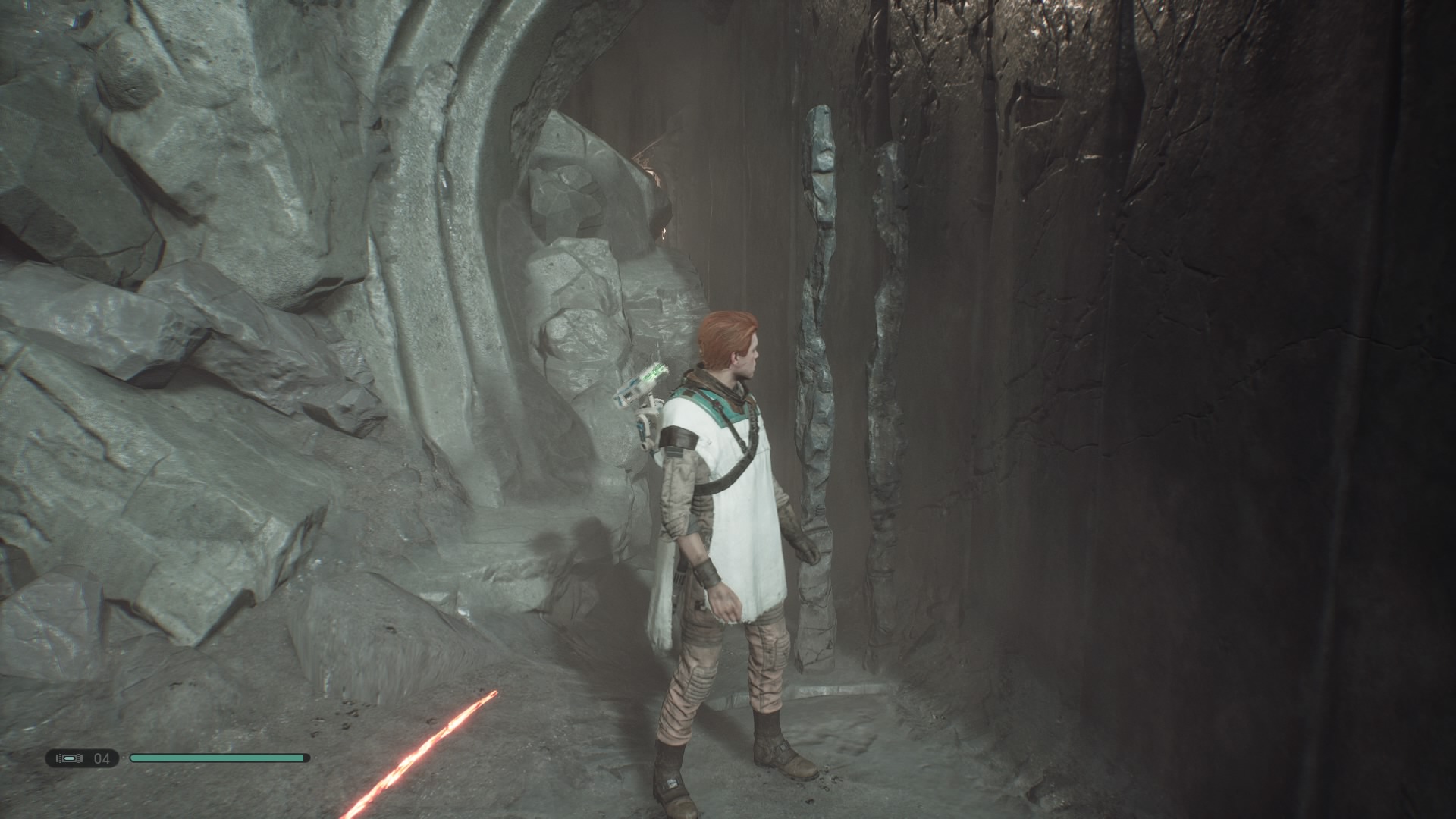Click the stim canister icon
The height and width of the screenshot is (819, 1456).
pyautogui.click(x=69, y=758)
